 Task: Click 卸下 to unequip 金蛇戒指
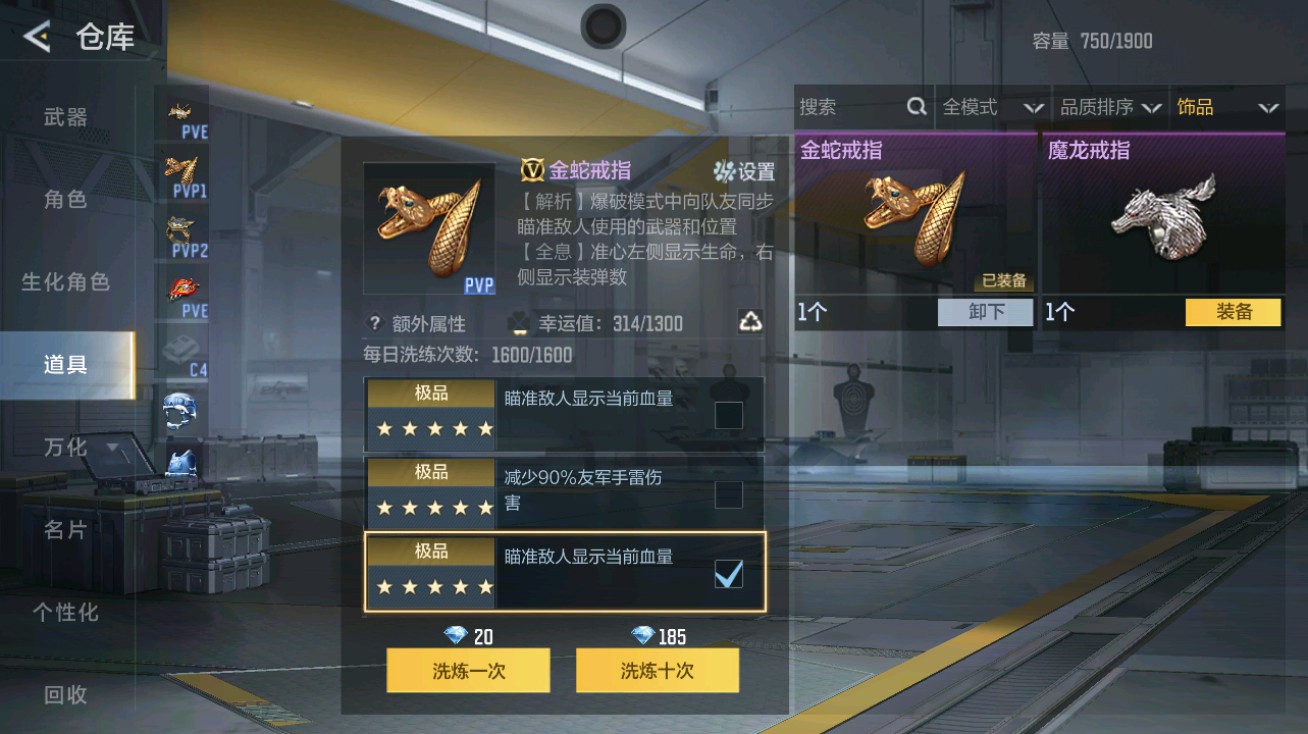tap(984, 313)
